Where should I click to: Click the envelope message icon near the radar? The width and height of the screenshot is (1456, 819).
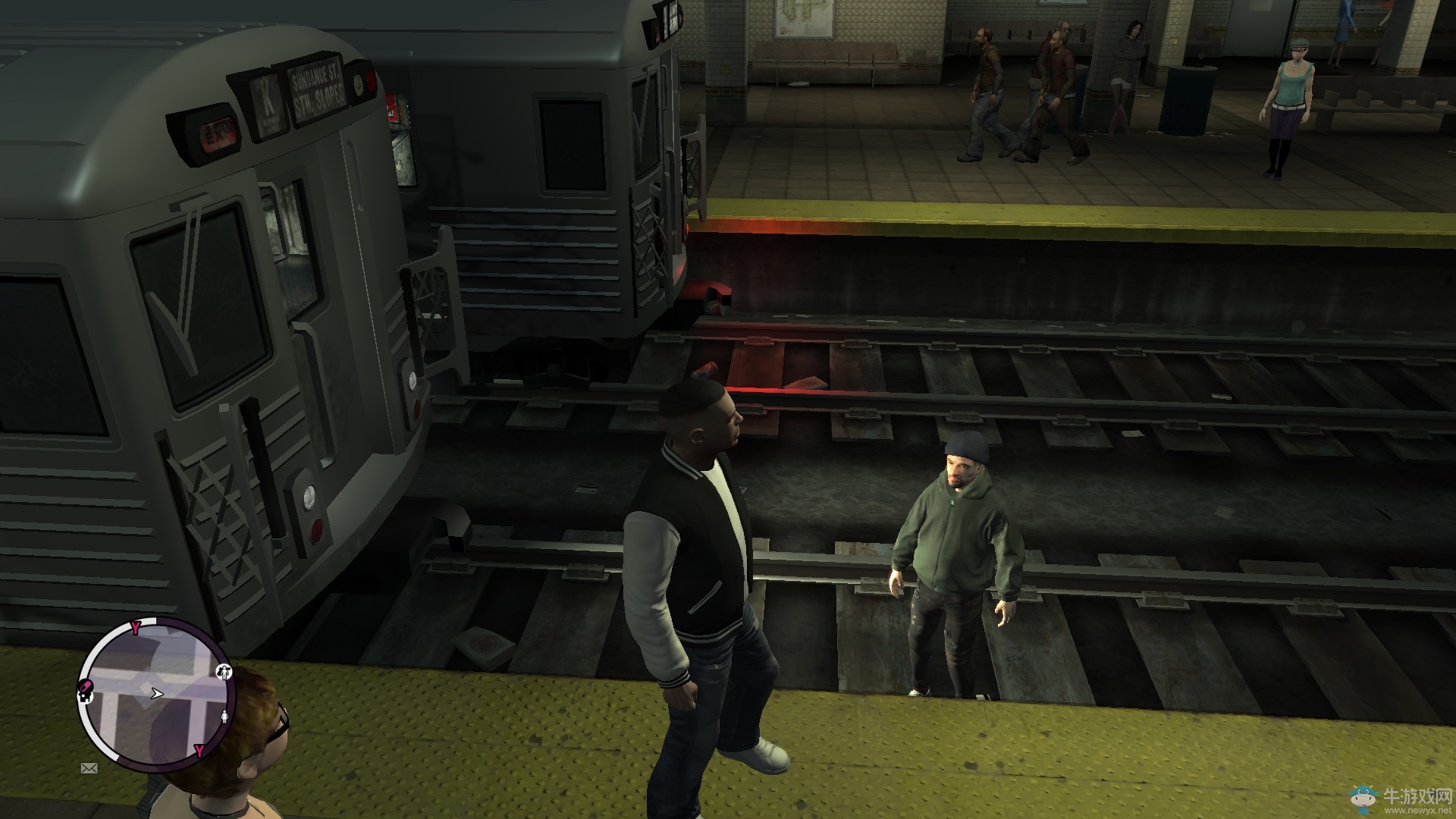pos(89,769)
